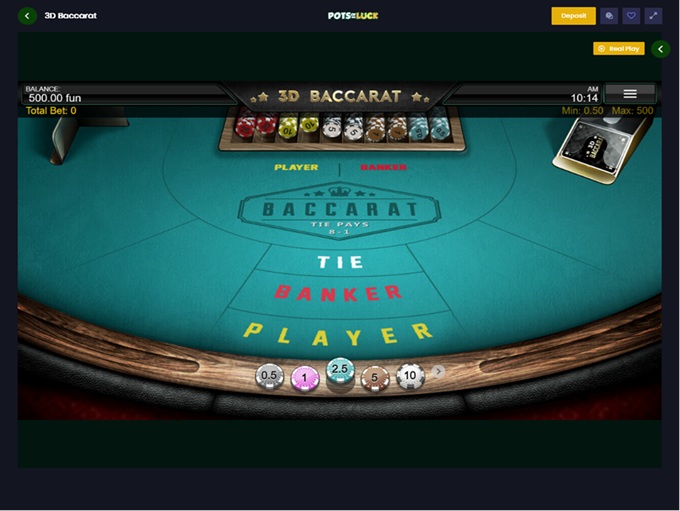Select the brown 5 chip
The width and height of the screenshot is (680, 511).
[x=375, y=377]
